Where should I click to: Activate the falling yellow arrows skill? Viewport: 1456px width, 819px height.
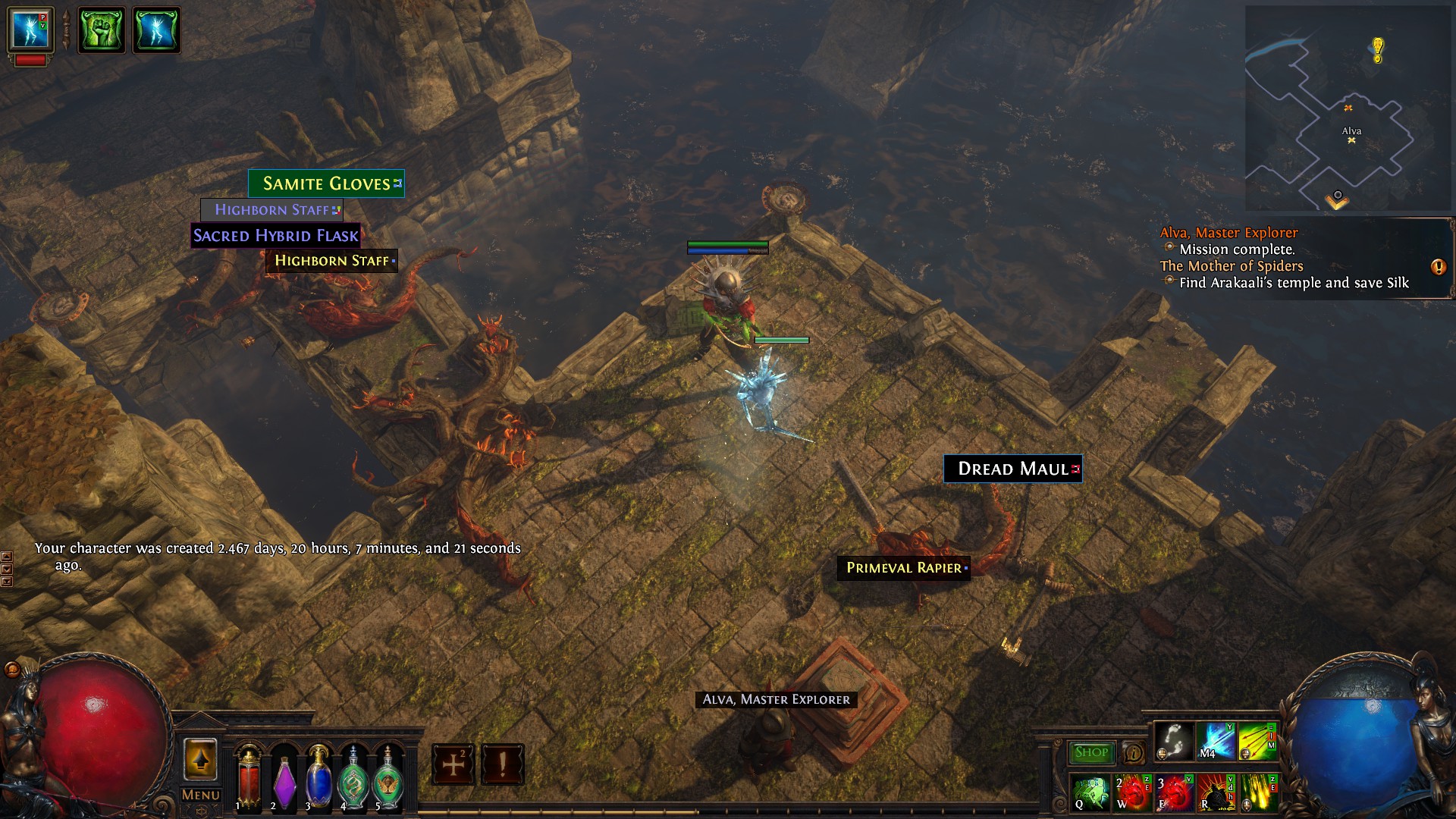[1258, 792]
